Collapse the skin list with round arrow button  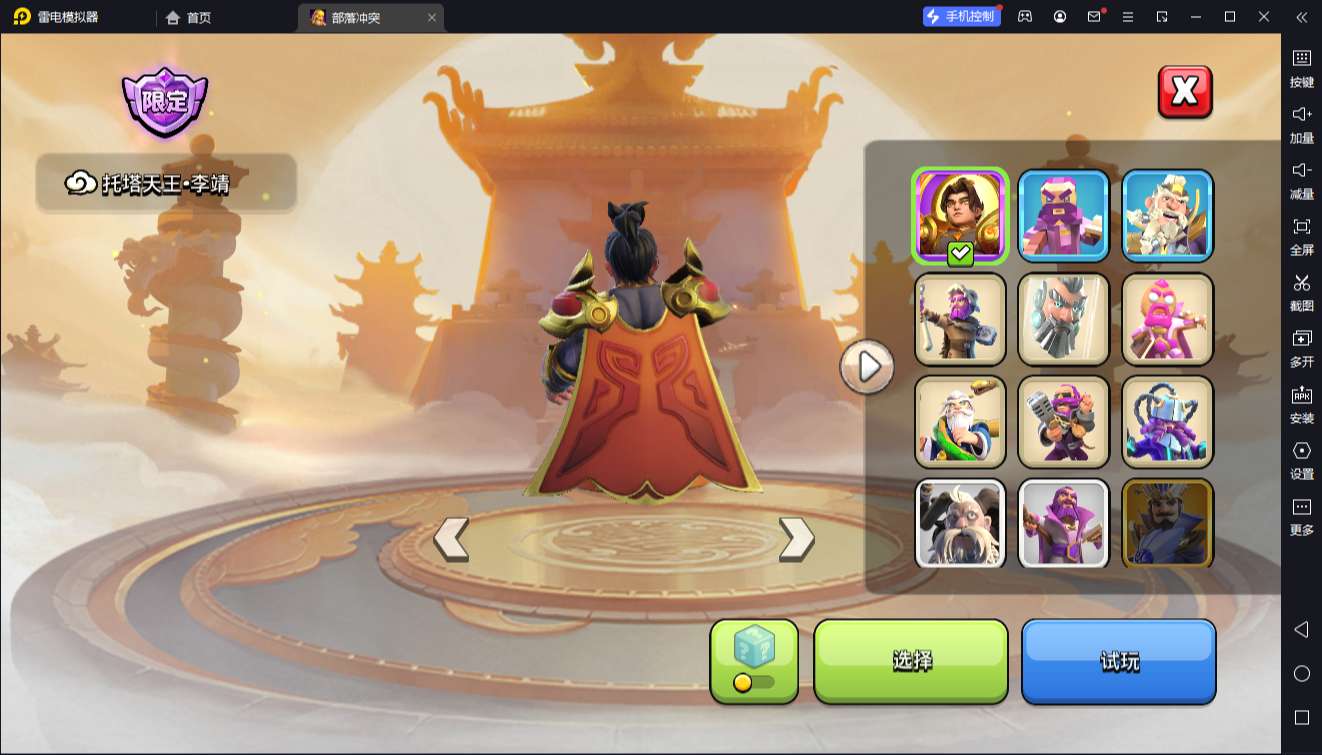point(866,367)
